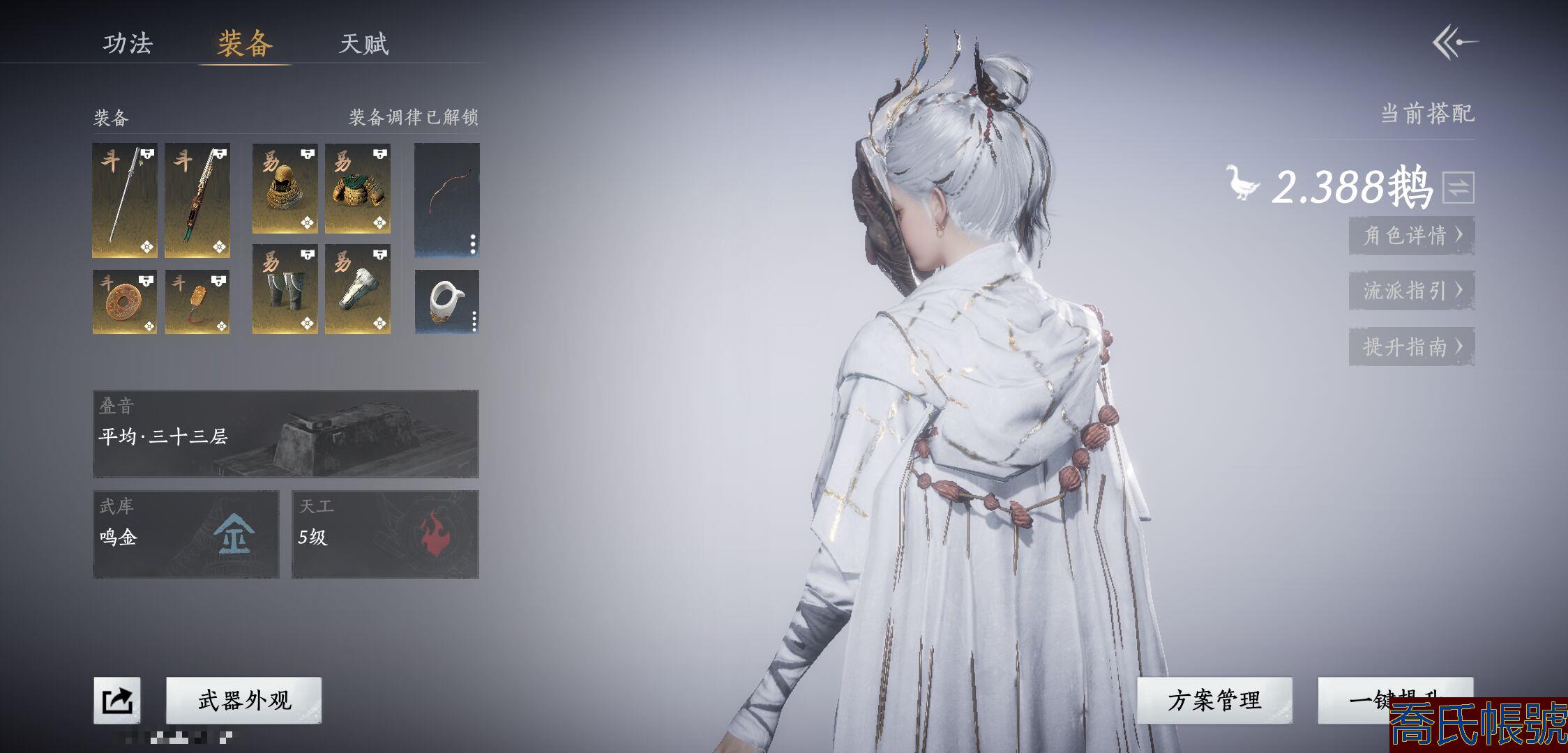Choose the white bracer armor slot
Screen dimensions: 1568x753
358,289
